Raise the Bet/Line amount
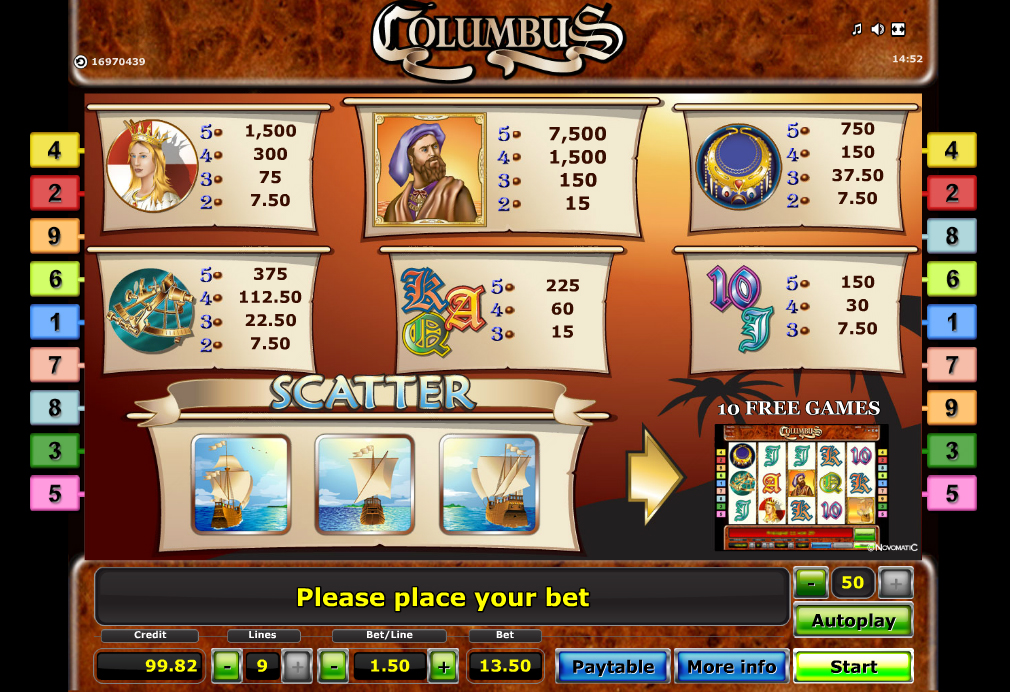 point(444,666)
